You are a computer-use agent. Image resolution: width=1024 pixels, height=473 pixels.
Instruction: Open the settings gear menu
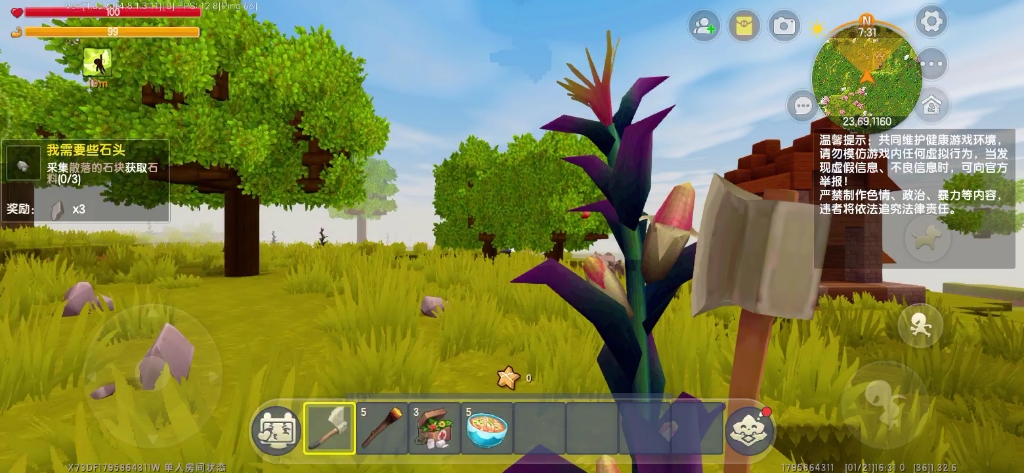click(x=931, y=21)
